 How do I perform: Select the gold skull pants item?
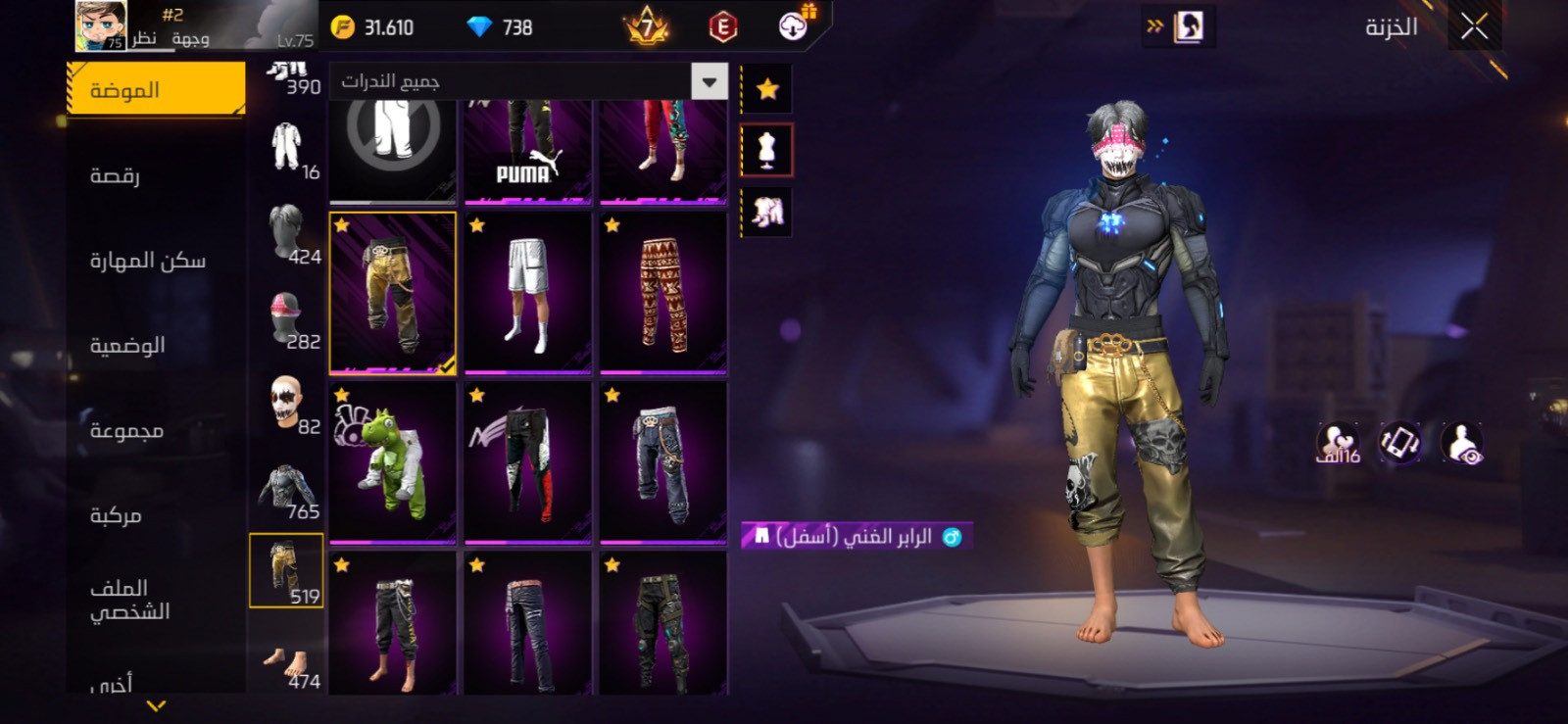392,293
